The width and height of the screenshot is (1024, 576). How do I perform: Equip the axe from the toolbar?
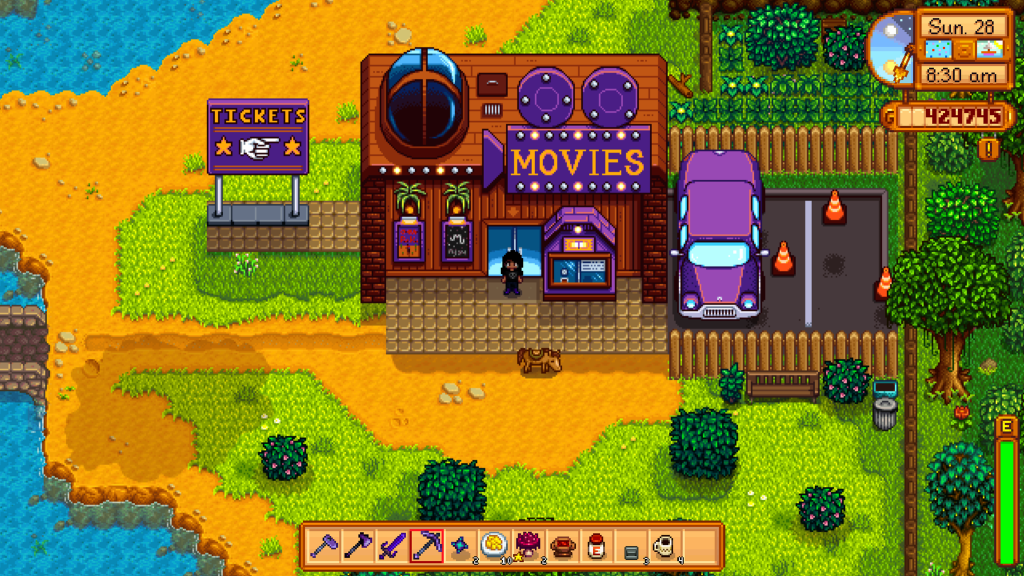[358, 546]
